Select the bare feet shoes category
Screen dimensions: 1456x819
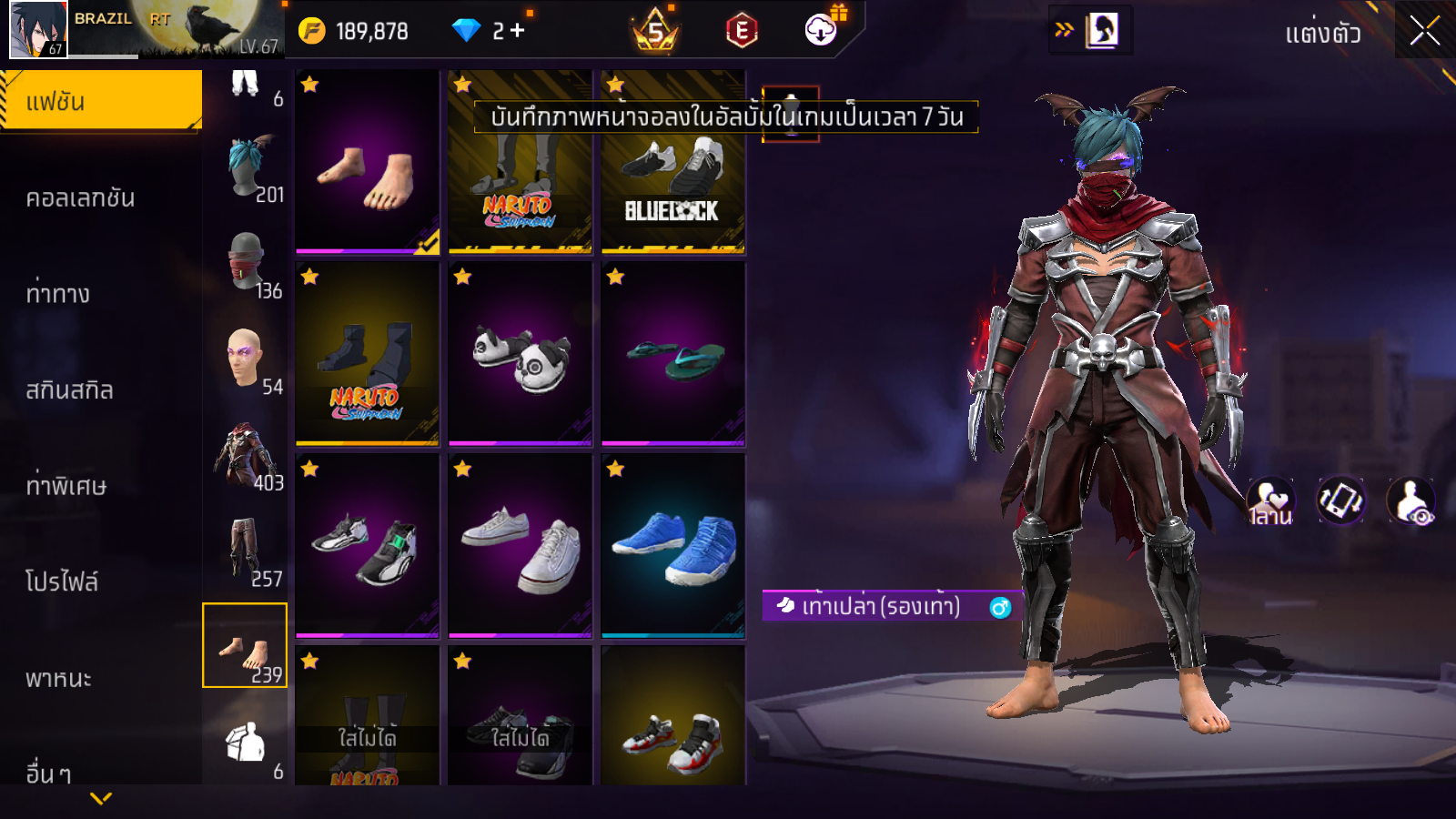(x=245, y=646)
